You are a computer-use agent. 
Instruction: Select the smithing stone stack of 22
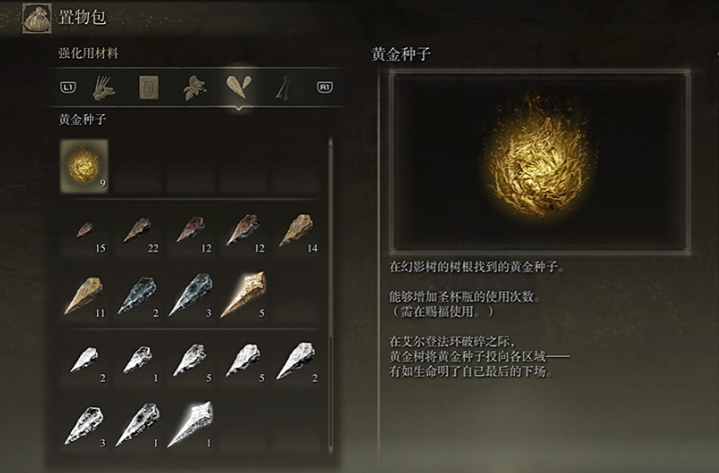pos(137,232)
